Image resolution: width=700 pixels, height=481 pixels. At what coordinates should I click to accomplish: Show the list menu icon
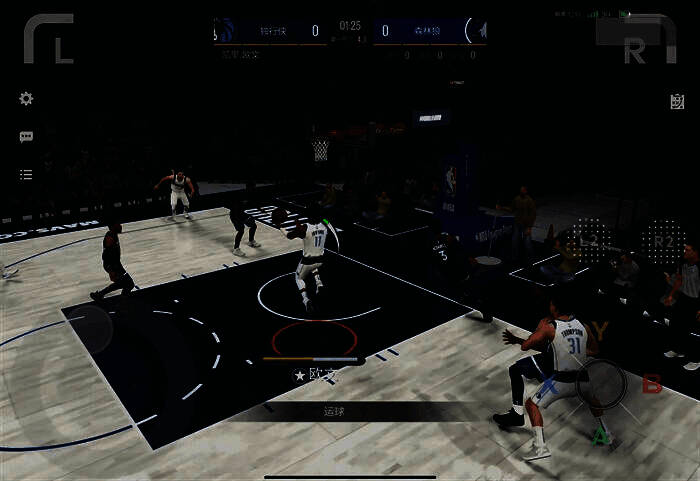[x=26, y=175]
